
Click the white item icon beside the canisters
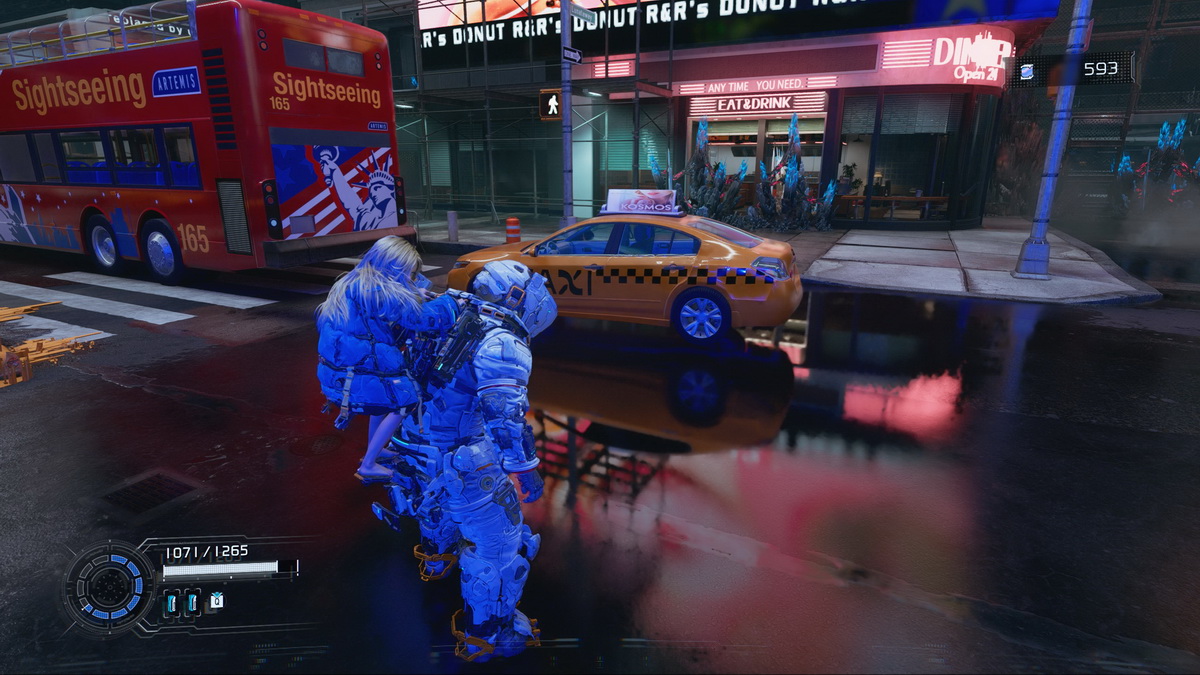216,601
